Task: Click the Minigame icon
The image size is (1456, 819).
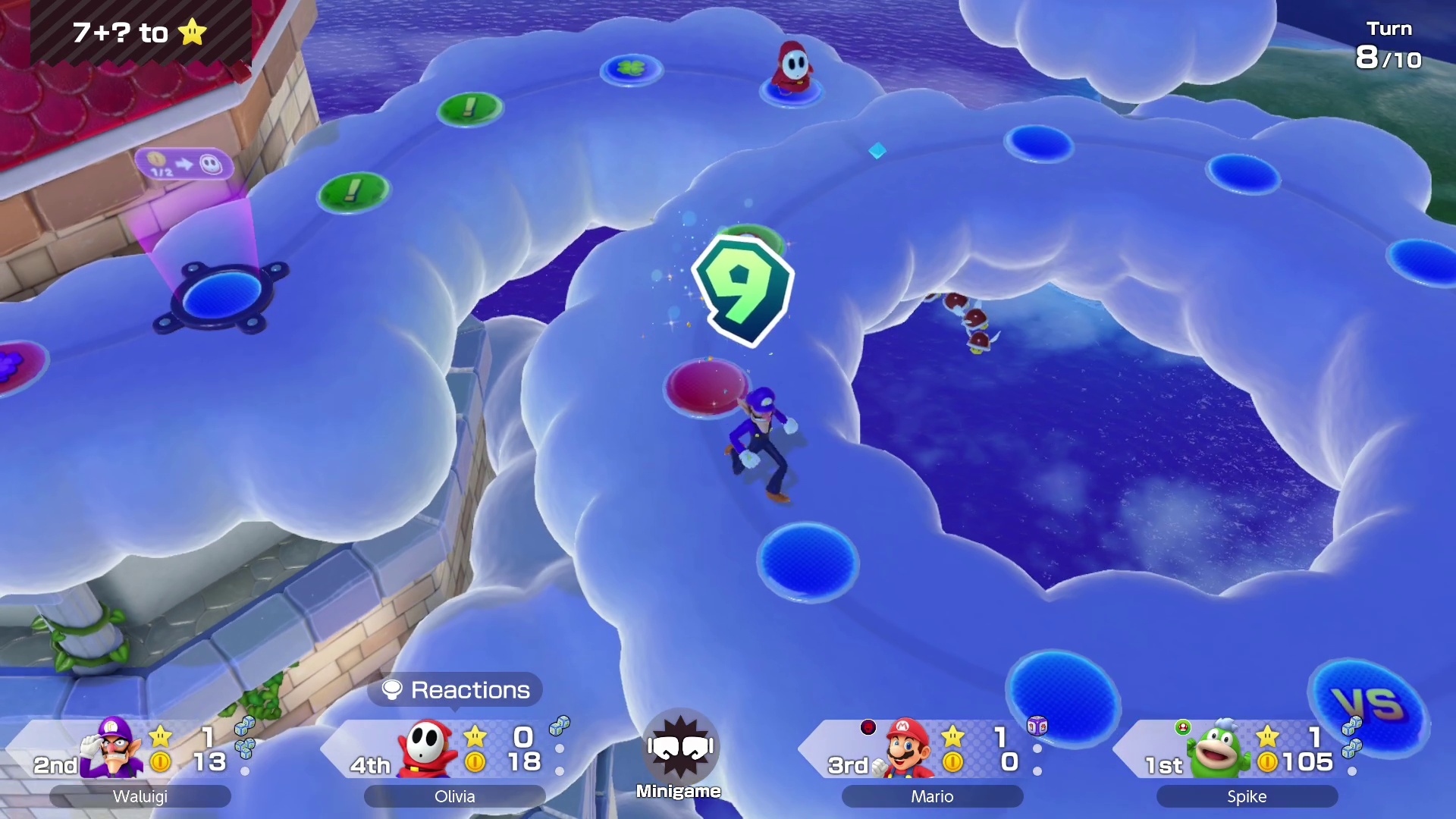Action: [679, 753]
